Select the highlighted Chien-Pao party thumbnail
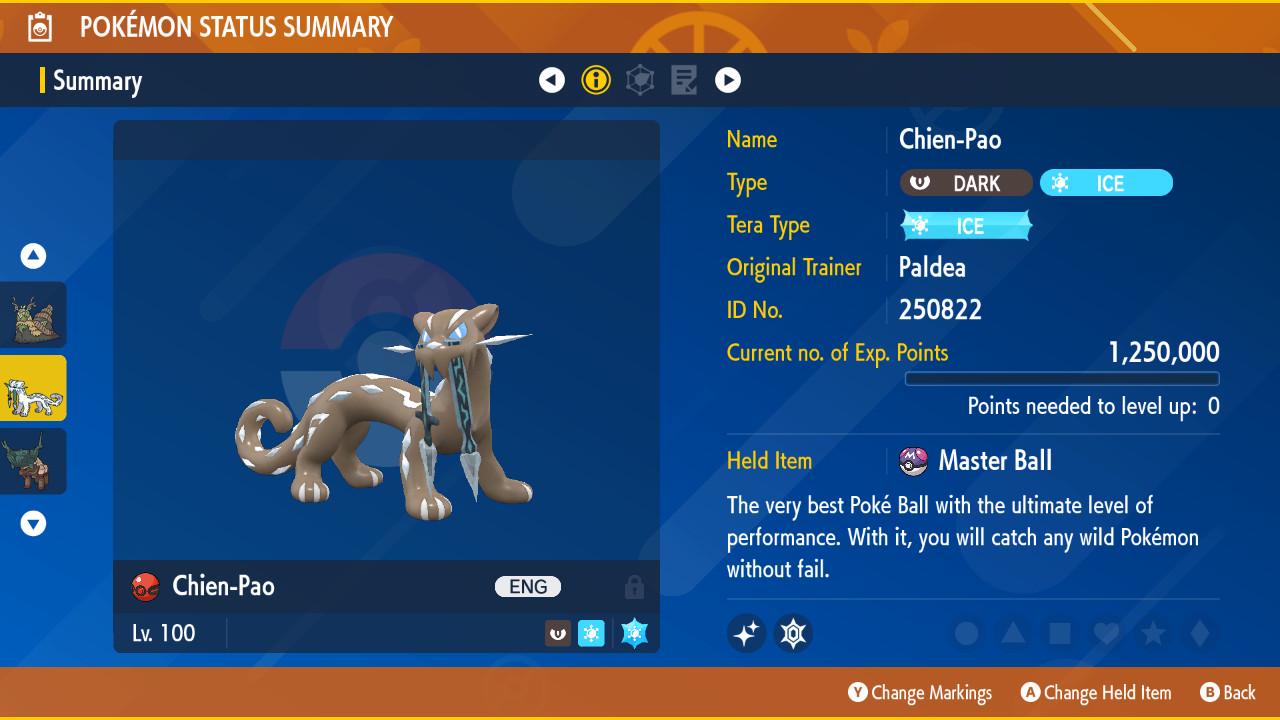The width and height of the screenshot is (1280, 720). [x=33, y=387]
